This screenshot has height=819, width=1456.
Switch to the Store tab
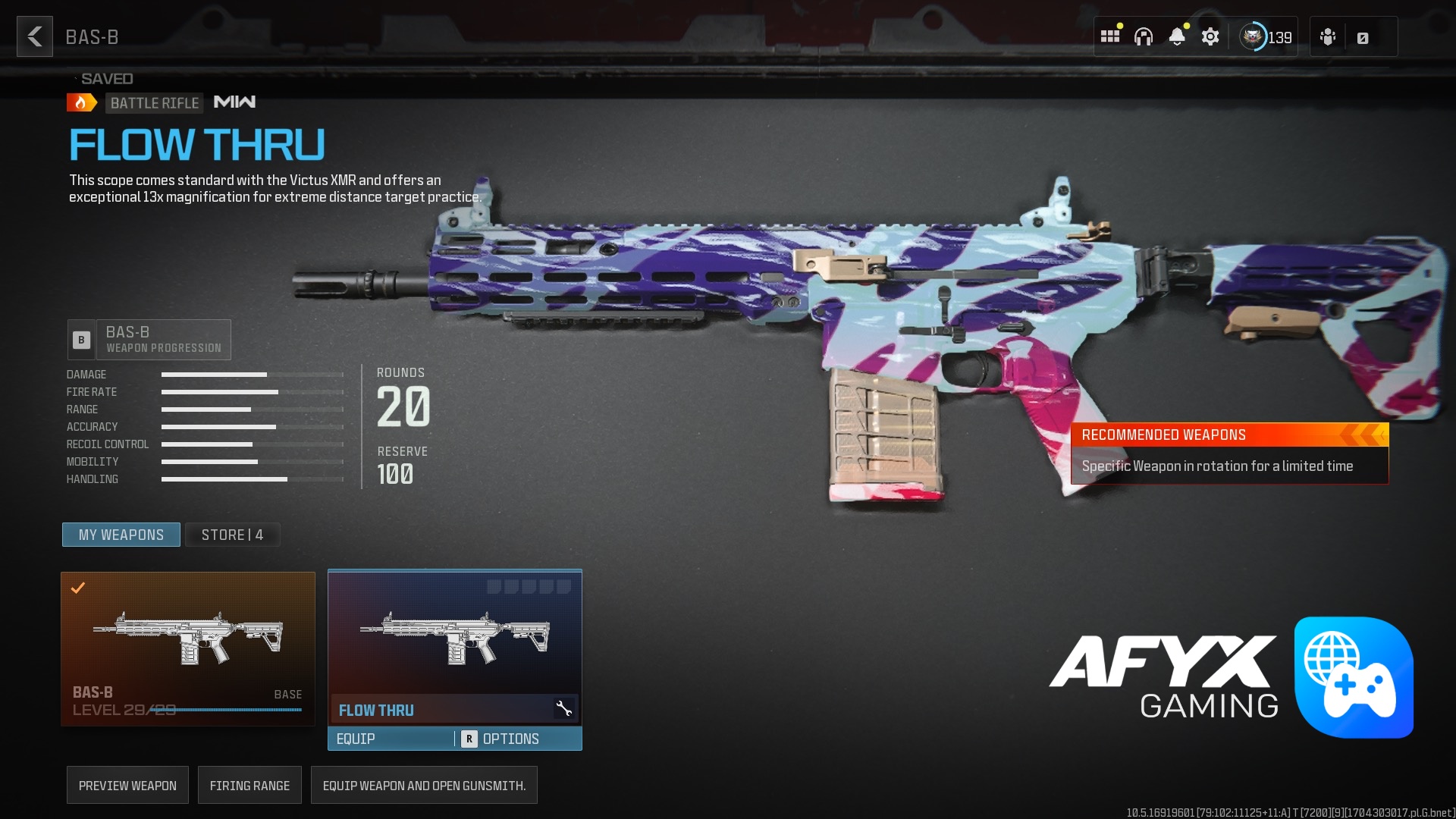coord(232,535)
